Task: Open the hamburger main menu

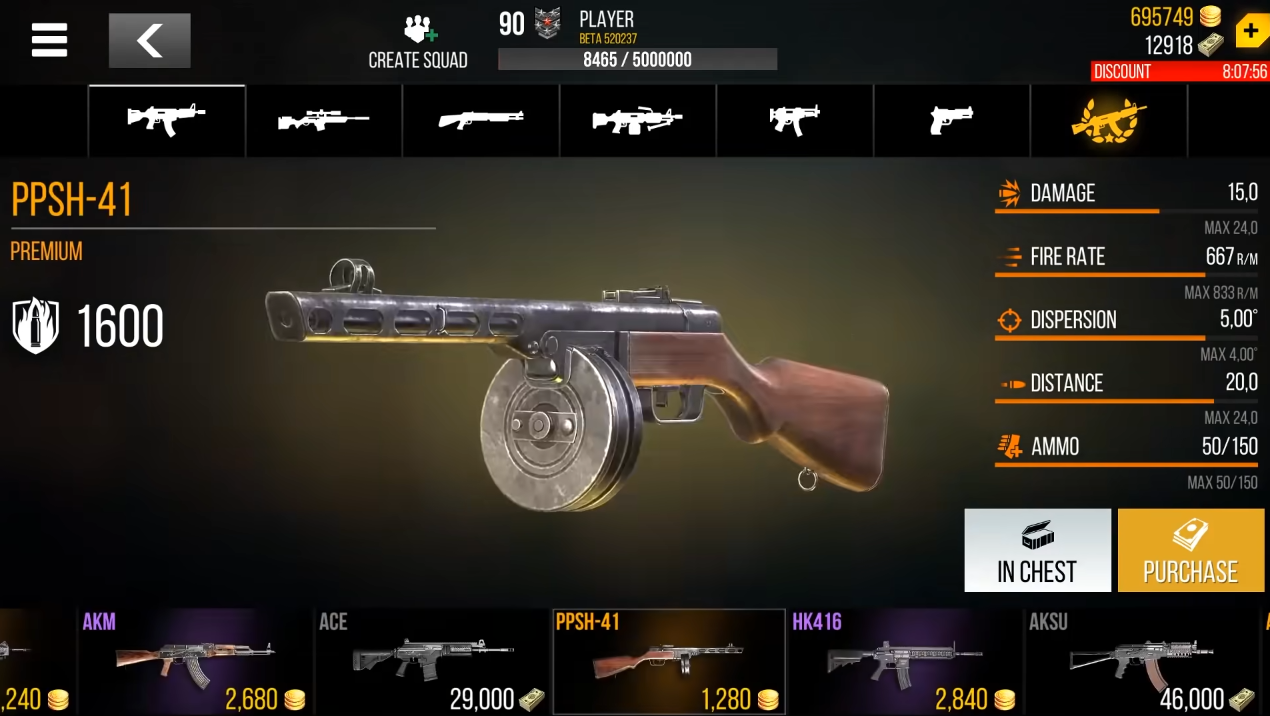Action: click(x=49, y=40)
